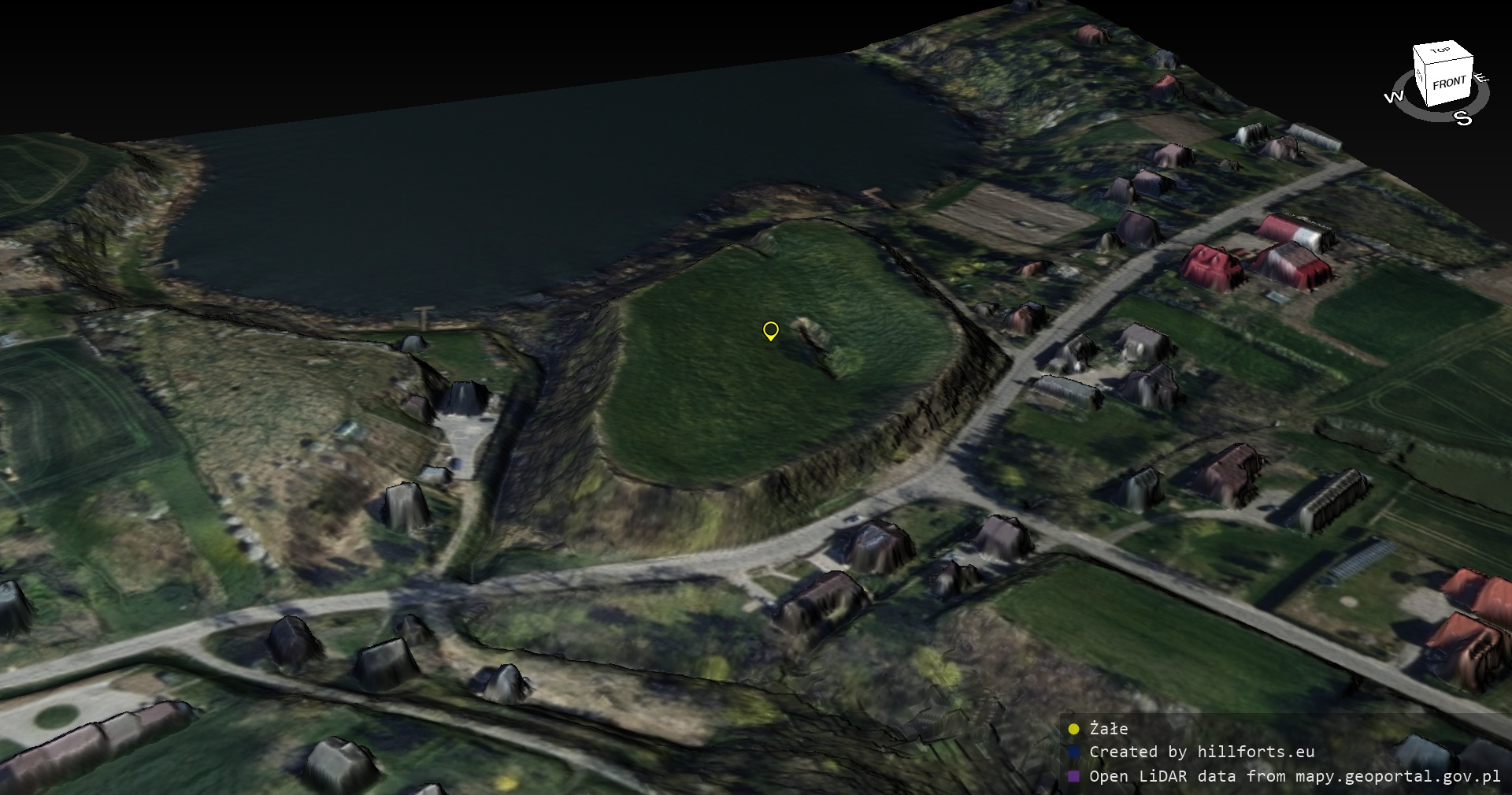The height and width of the screenshot is (795, 1512).
Task: Click the yellow location pin marker
Action: [x=771, y=331]
